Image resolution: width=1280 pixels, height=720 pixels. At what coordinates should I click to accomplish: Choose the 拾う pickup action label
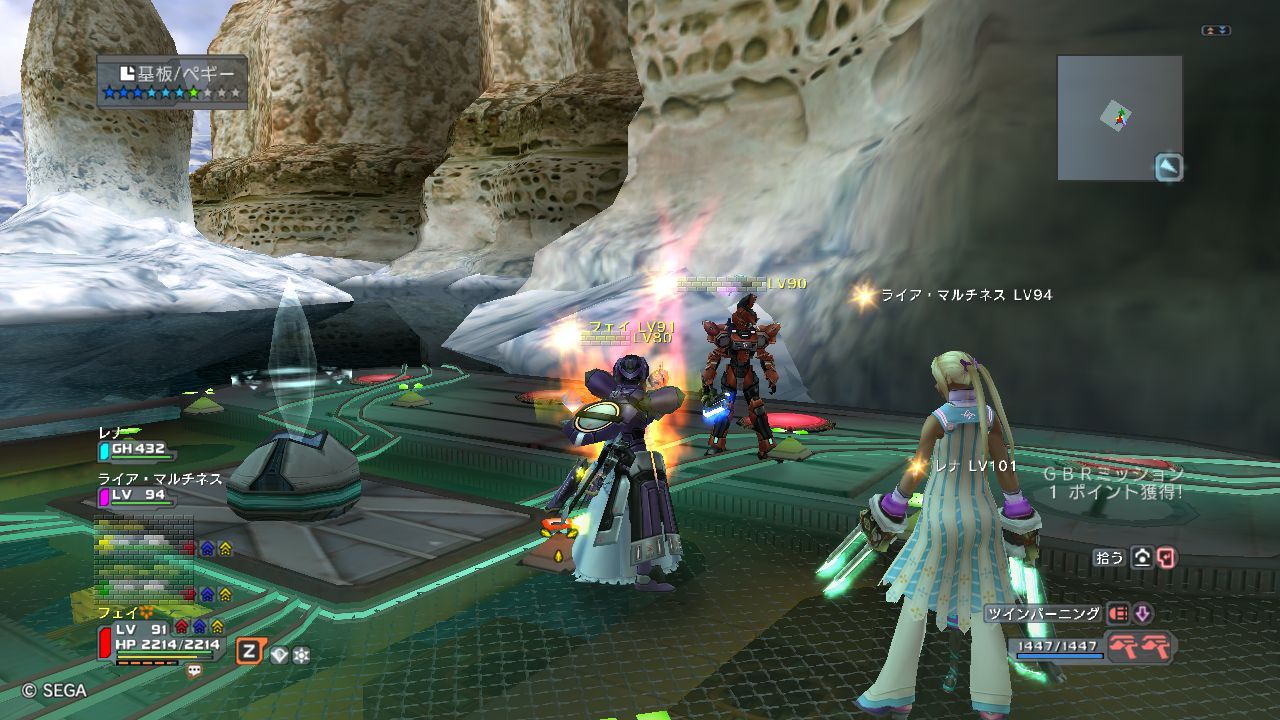click(x=1109, y=558)
